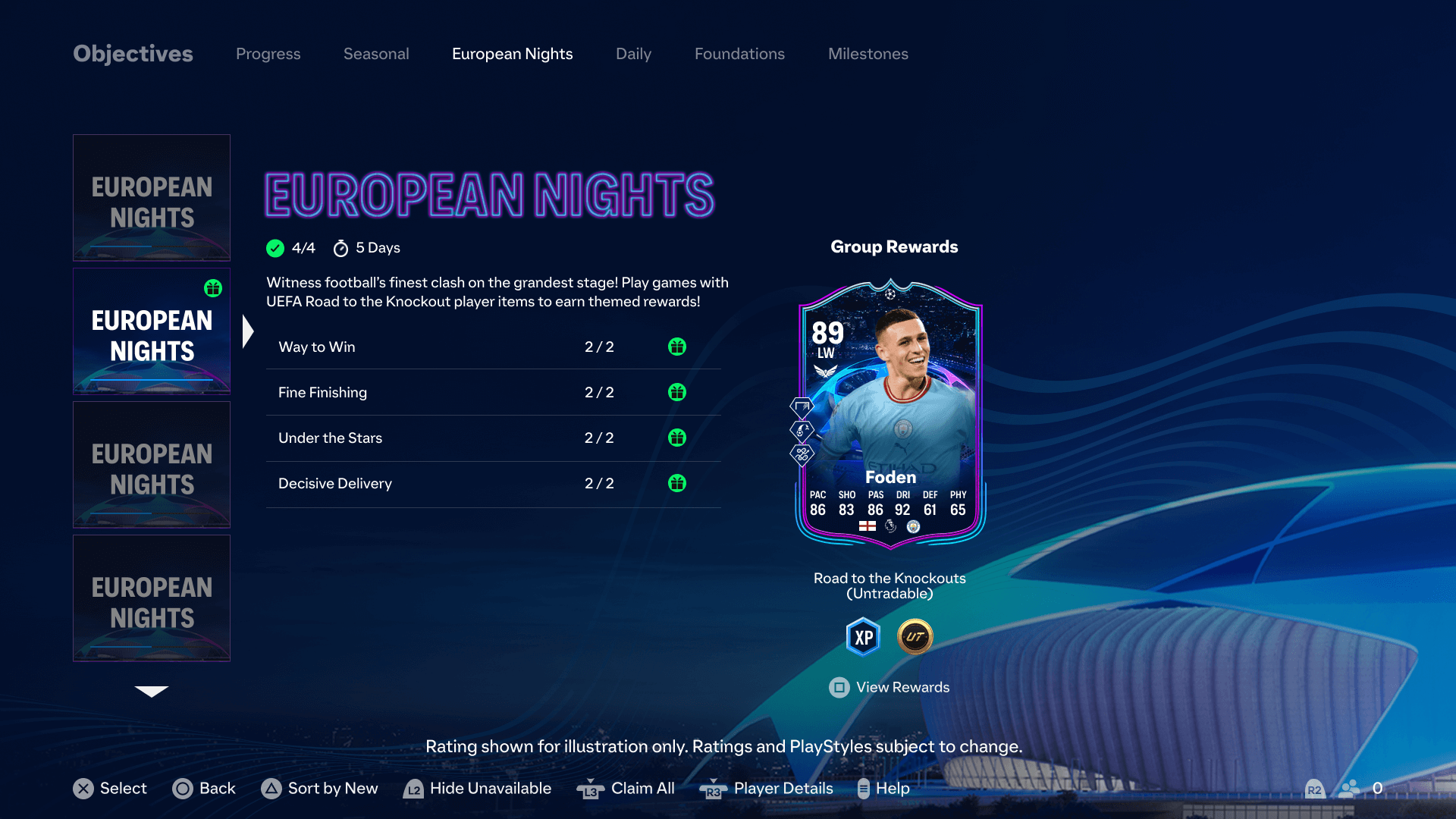Select the third European Nights group thumbnail
The image size is (1456, 819).
tap(151, 465)
